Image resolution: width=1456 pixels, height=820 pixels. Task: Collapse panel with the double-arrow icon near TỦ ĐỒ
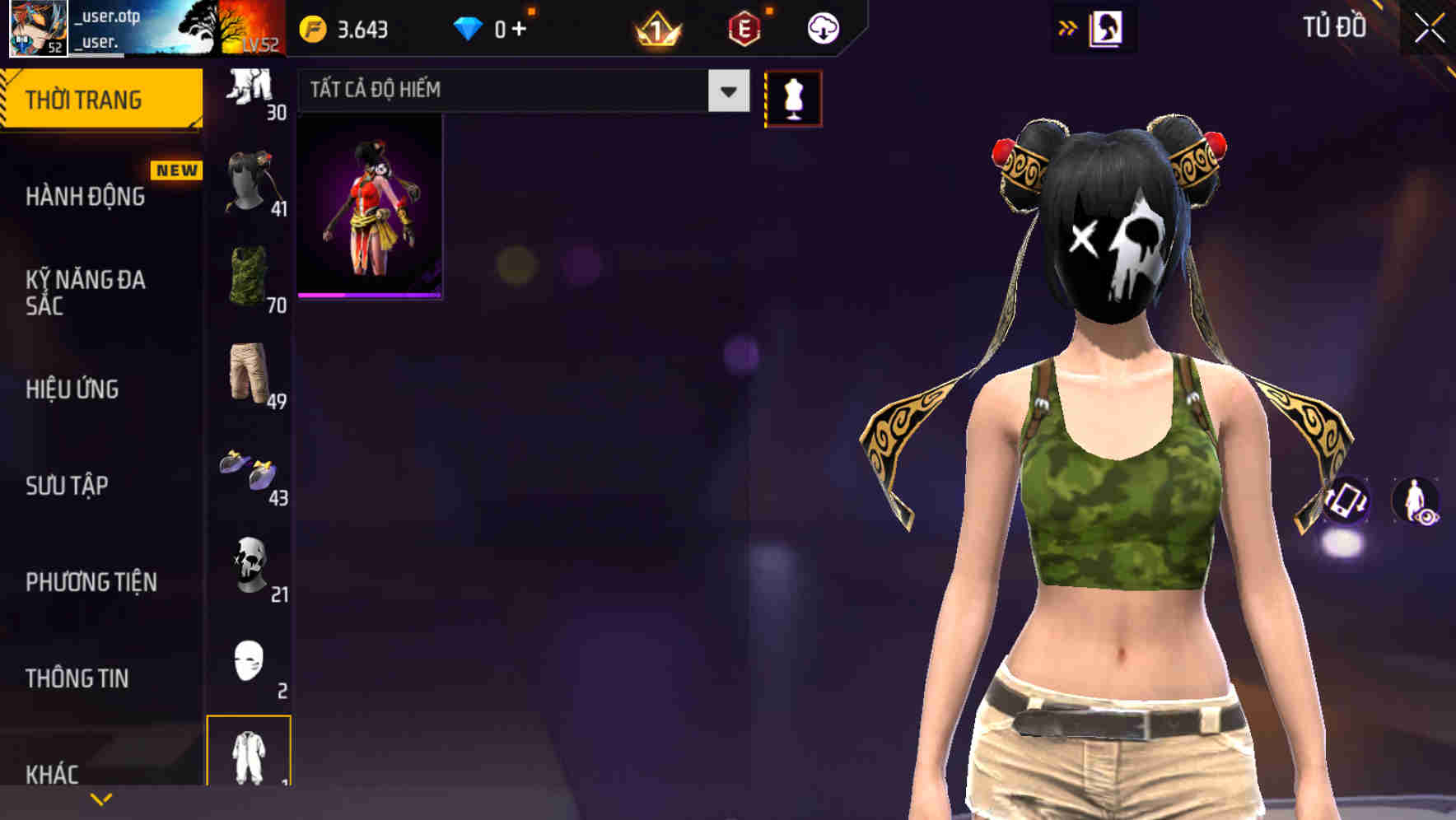tap(1069, 26)
